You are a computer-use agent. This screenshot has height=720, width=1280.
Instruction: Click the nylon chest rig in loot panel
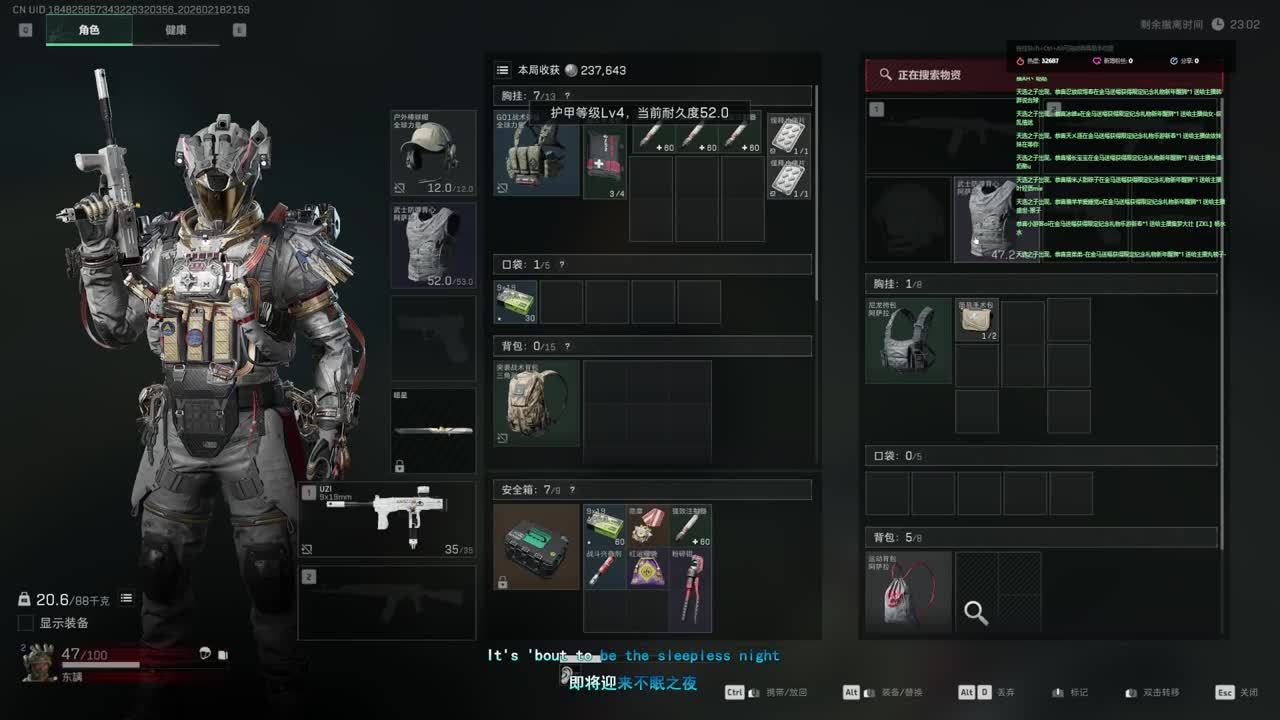coord(908,340)
